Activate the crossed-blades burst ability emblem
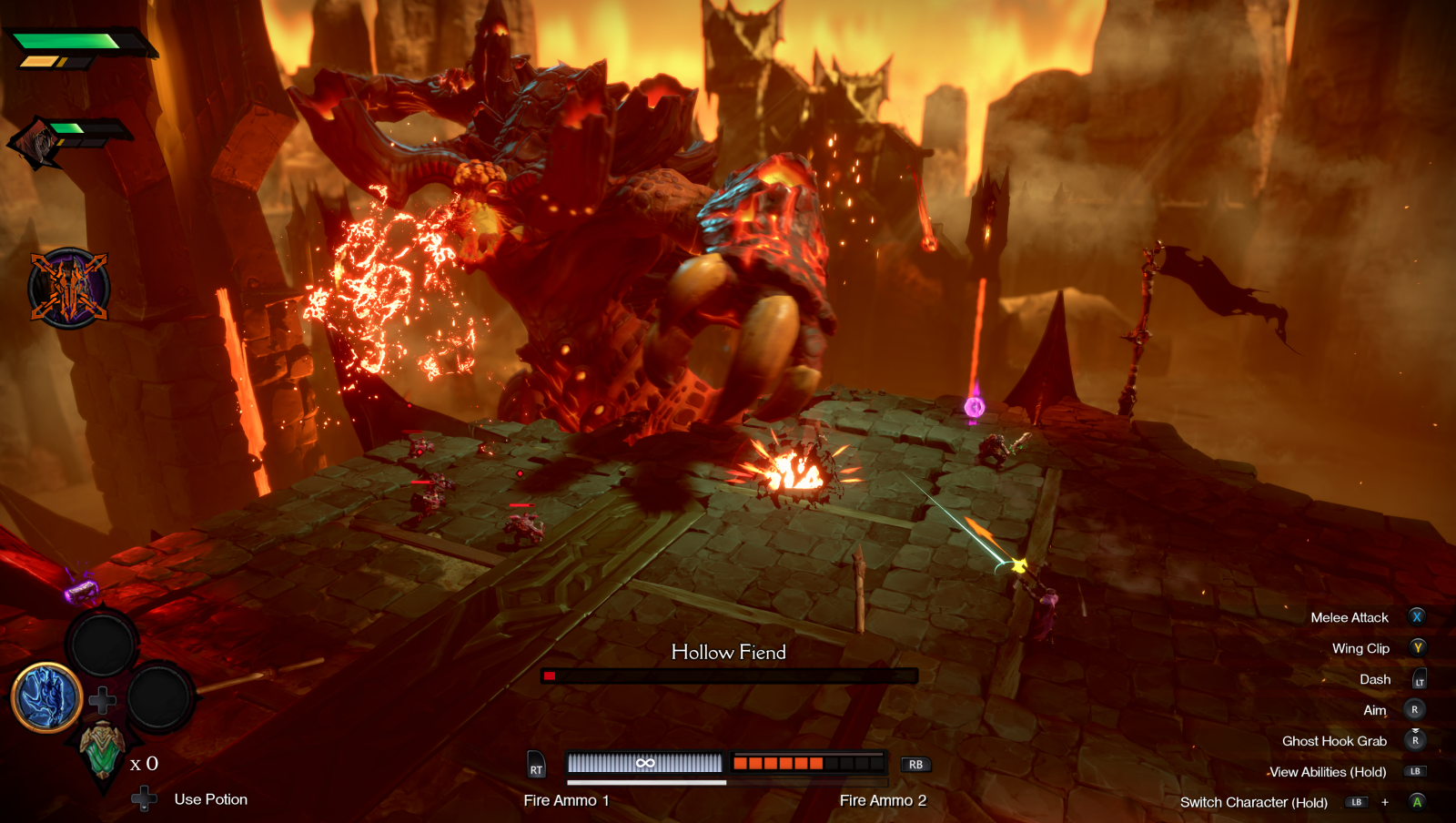 [69, 288]
